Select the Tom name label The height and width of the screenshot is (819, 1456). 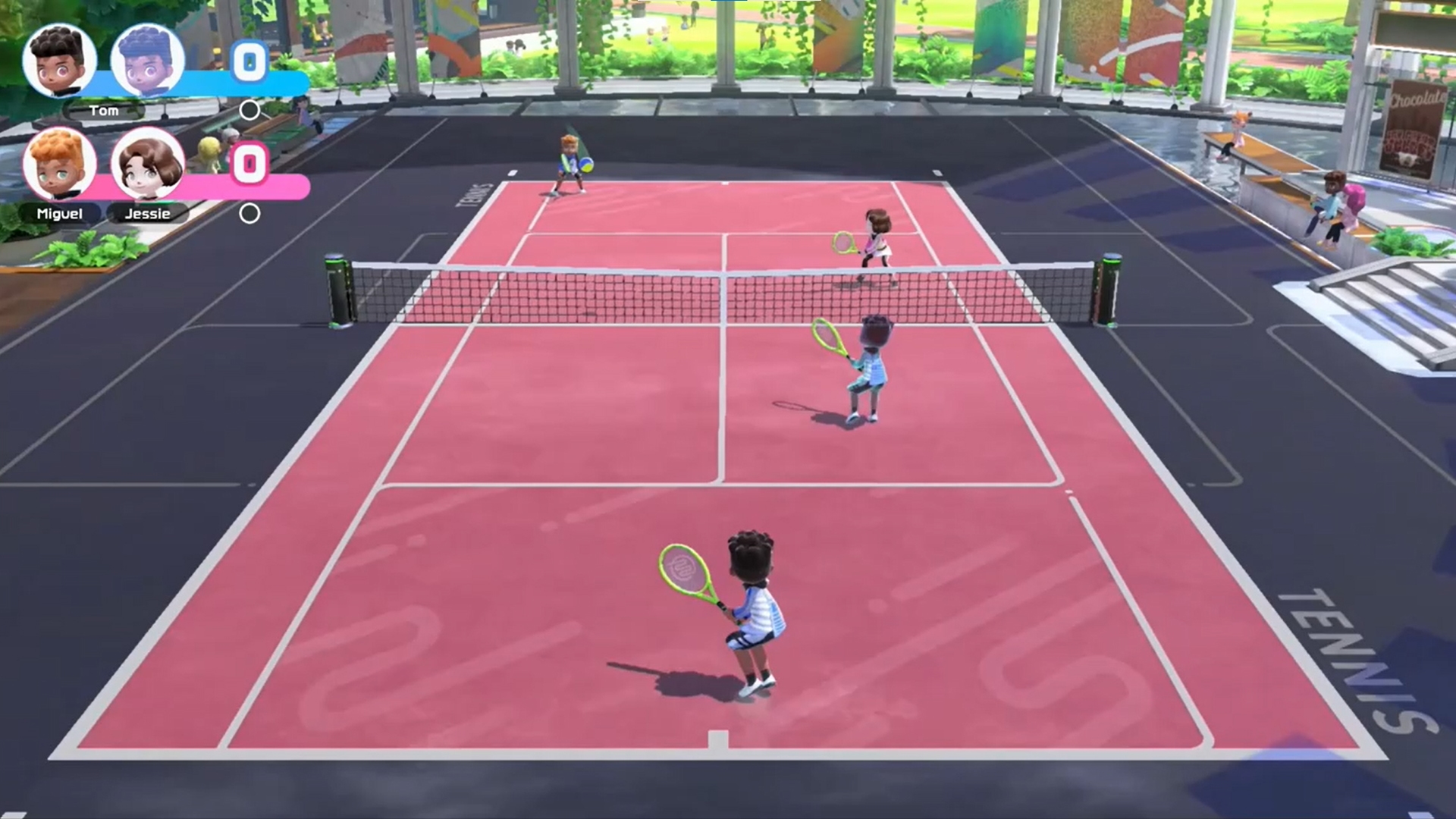click(x=105, y=111)
